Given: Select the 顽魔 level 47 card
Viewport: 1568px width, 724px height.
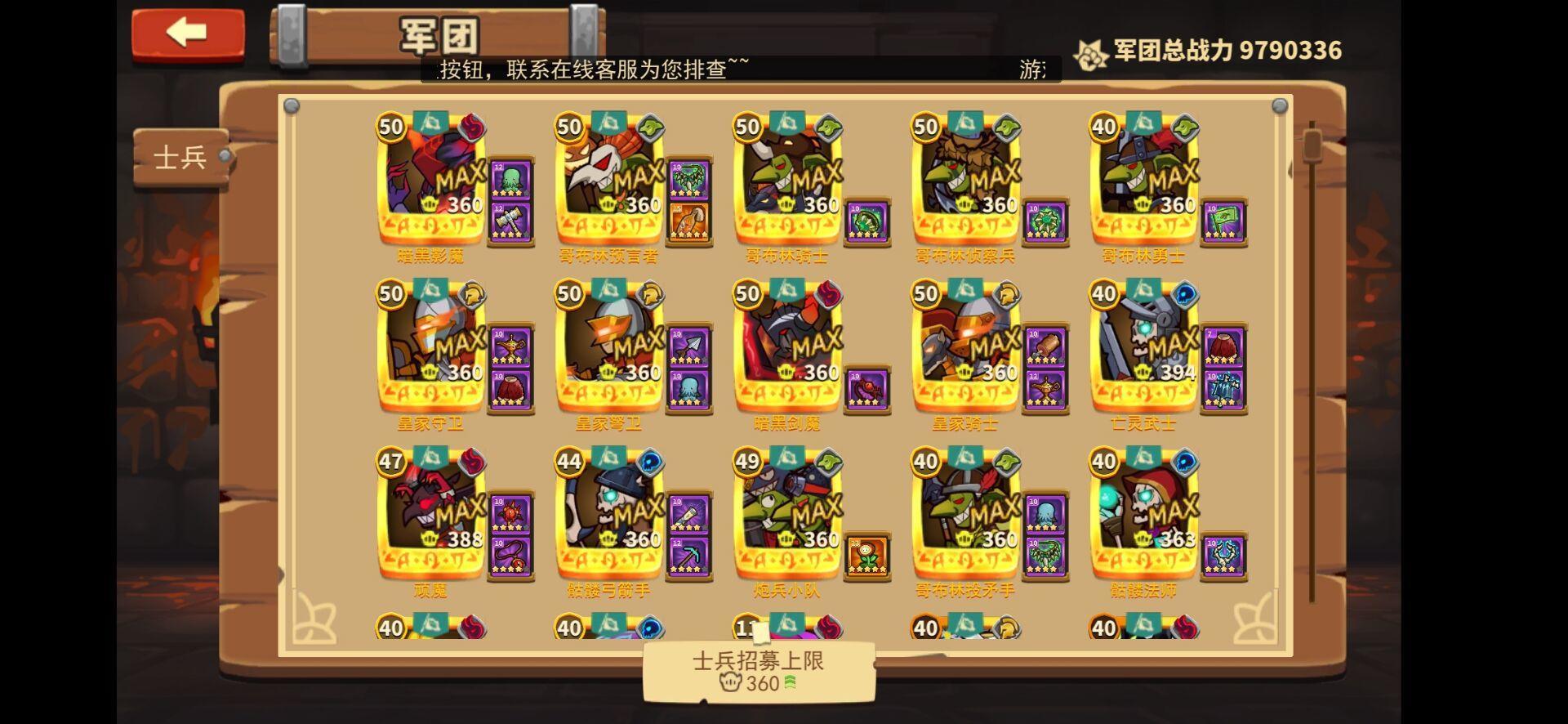Looking at the screenshot, I should pyautogui.click(x=429, y=515).
